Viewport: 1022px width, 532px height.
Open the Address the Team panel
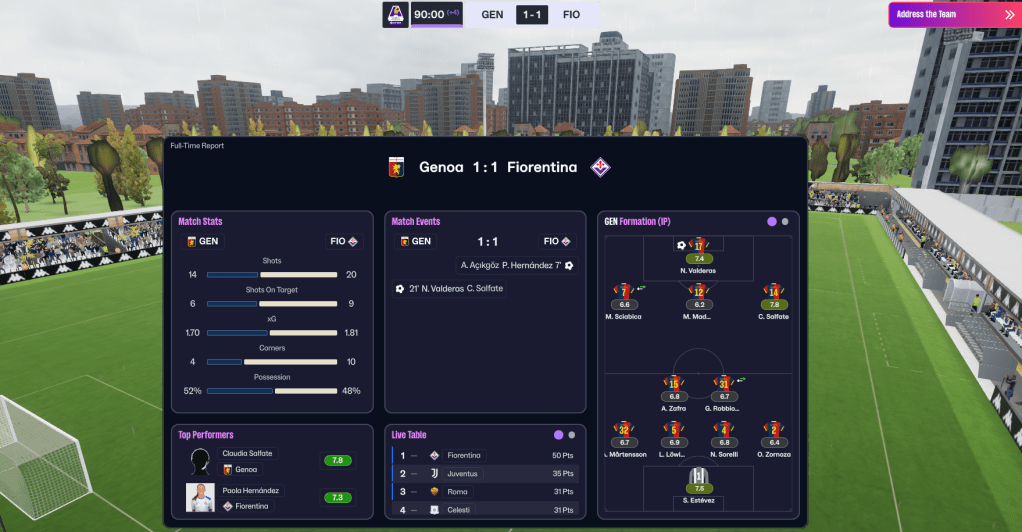[x=951, y=14]
